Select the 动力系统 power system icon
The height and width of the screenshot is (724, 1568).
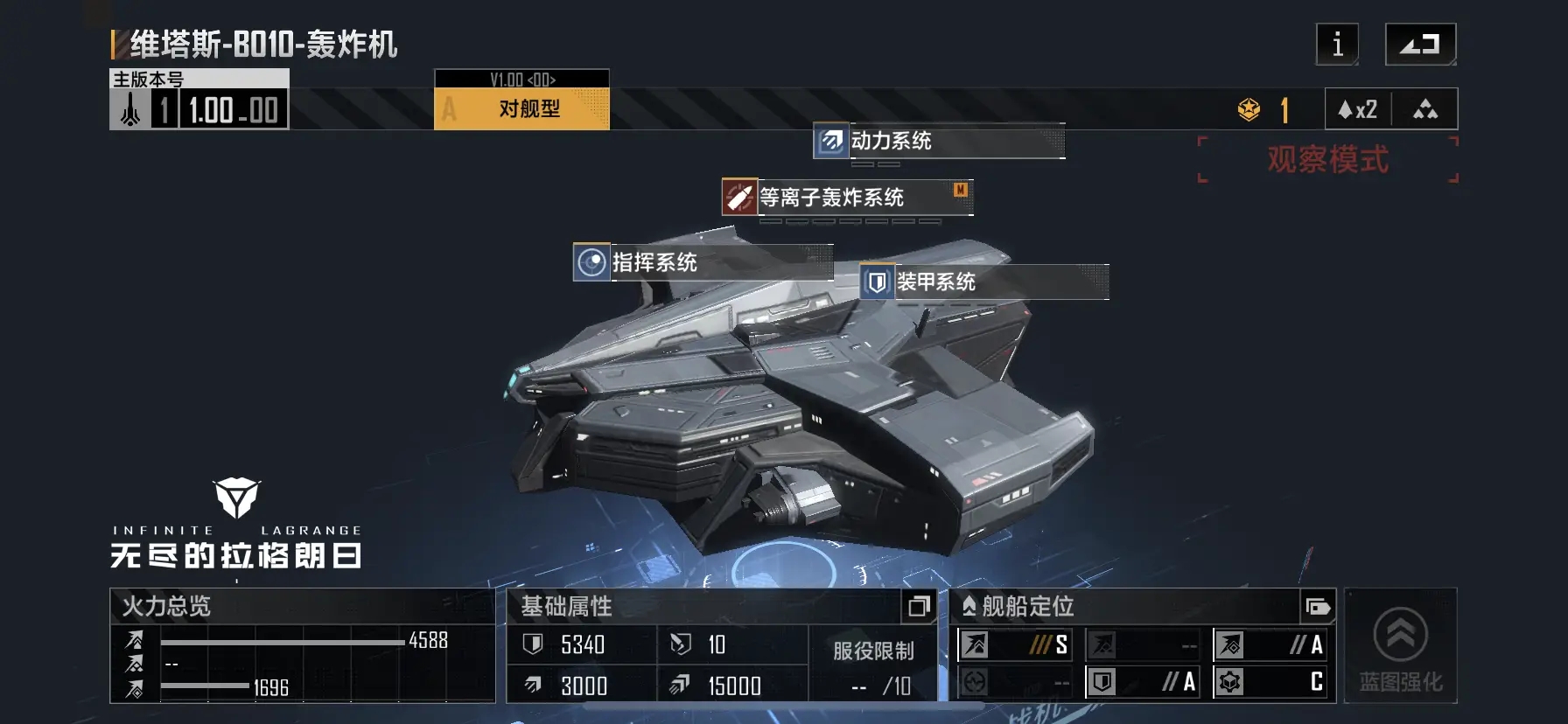click(x=829, y=141)
